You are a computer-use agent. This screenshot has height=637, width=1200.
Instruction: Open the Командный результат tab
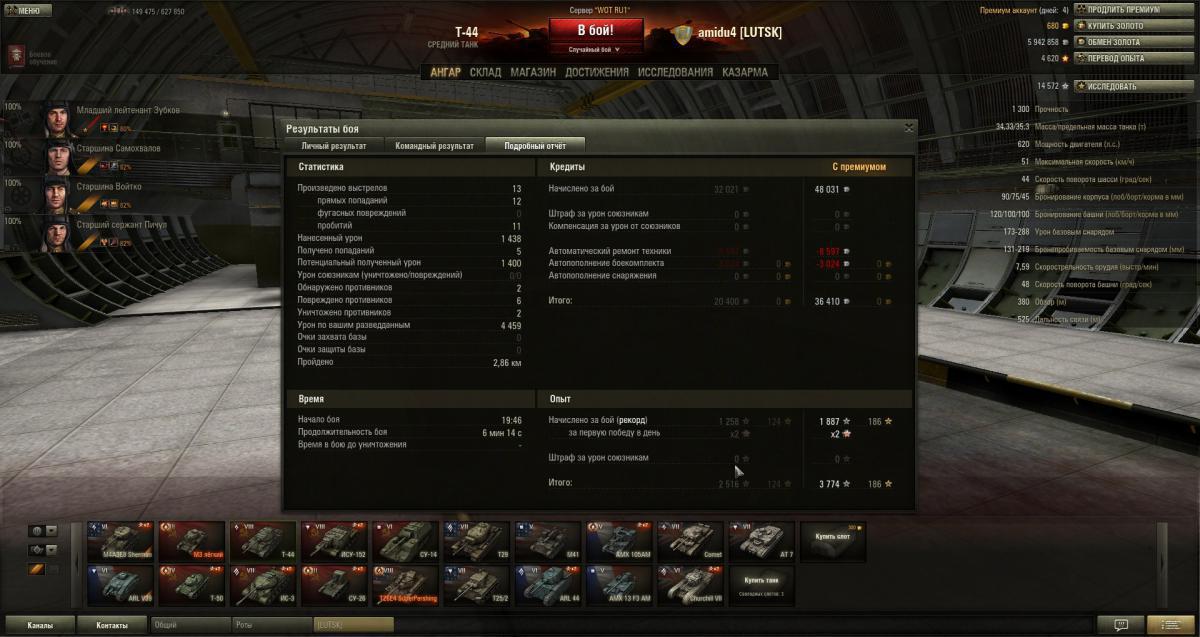pyautogui.click(x=434, y=146)
